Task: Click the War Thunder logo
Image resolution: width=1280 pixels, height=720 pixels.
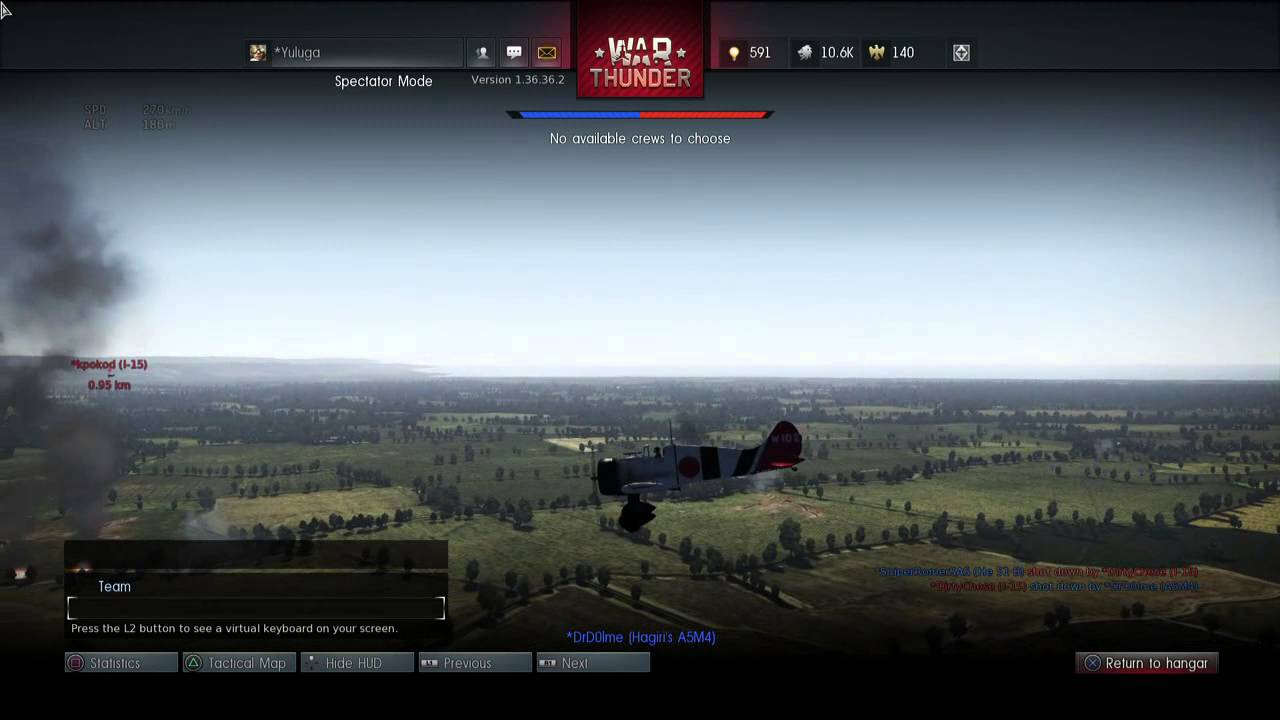Action: pyautogui.click(x=640, y=62)
